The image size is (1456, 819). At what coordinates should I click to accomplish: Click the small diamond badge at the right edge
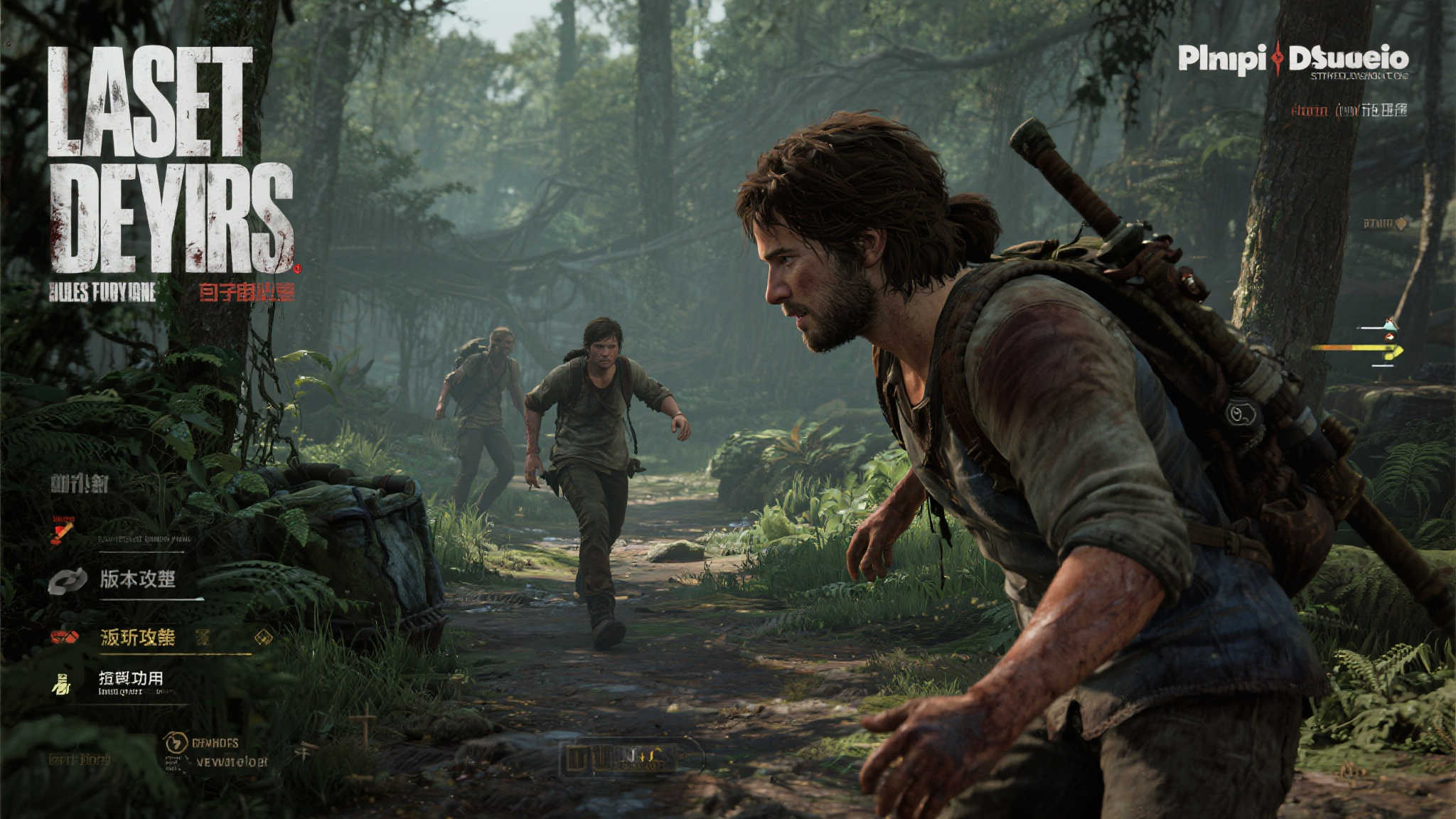point(1401,224)
